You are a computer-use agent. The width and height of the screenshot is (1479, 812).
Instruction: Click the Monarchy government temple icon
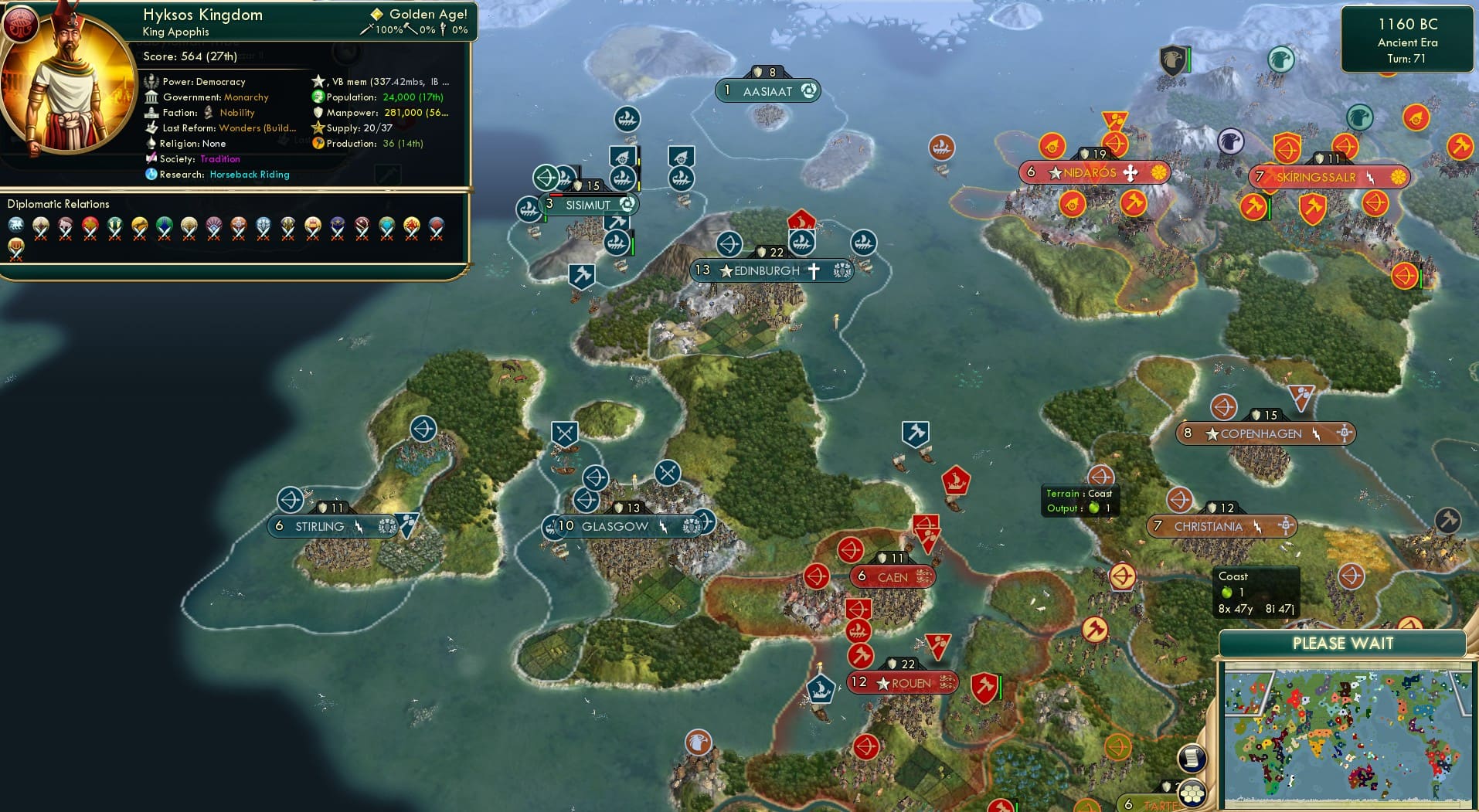(x=151, y=97)
